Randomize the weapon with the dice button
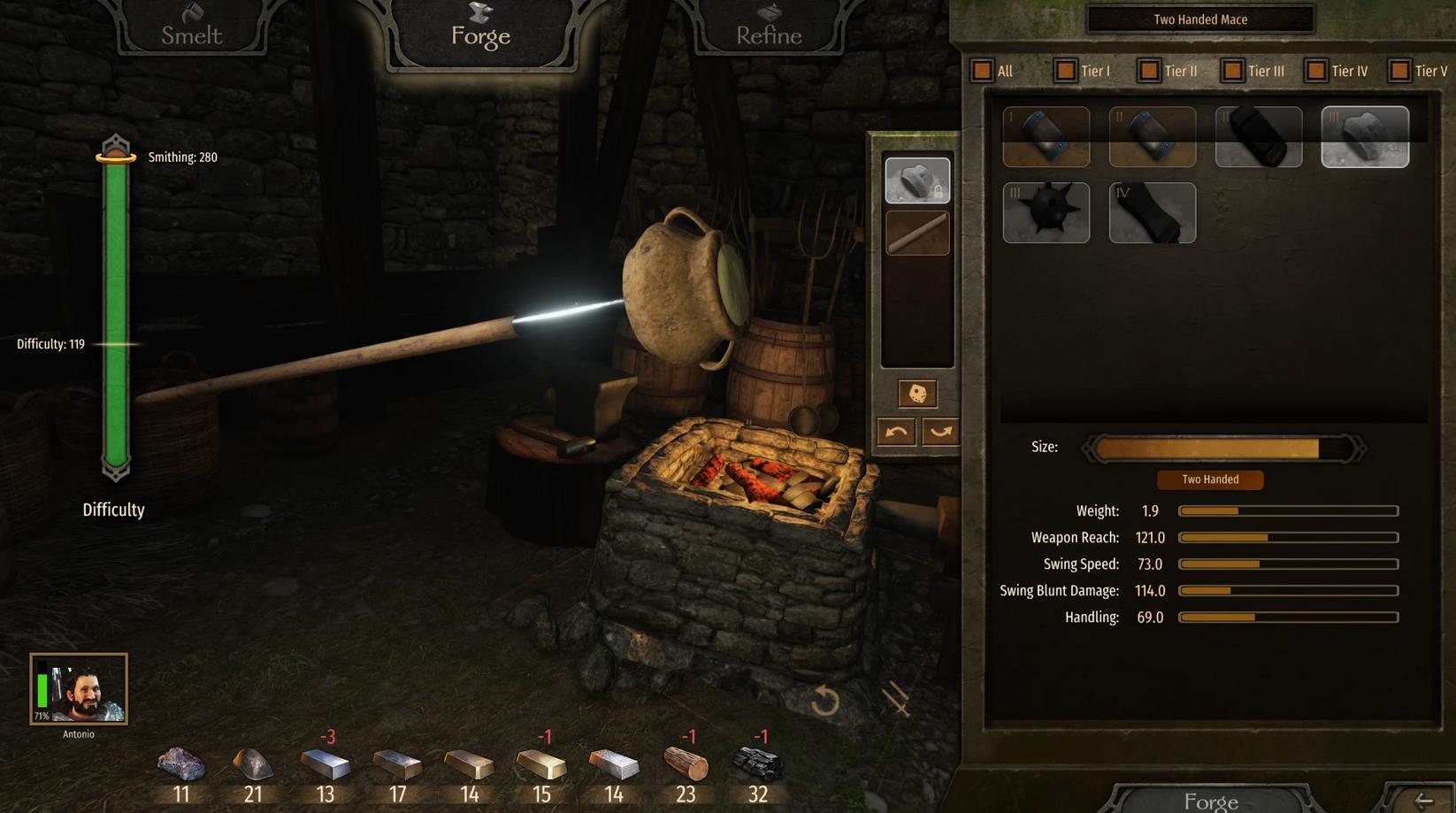1456x813 pixels. (x=917, y=394)
